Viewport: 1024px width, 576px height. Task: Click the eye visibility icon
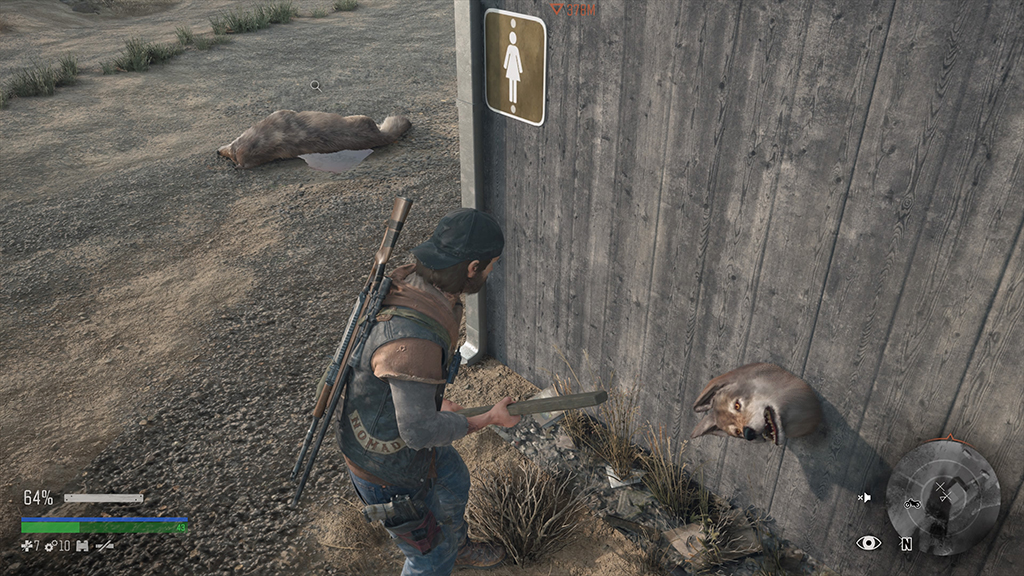coord(868,543)
